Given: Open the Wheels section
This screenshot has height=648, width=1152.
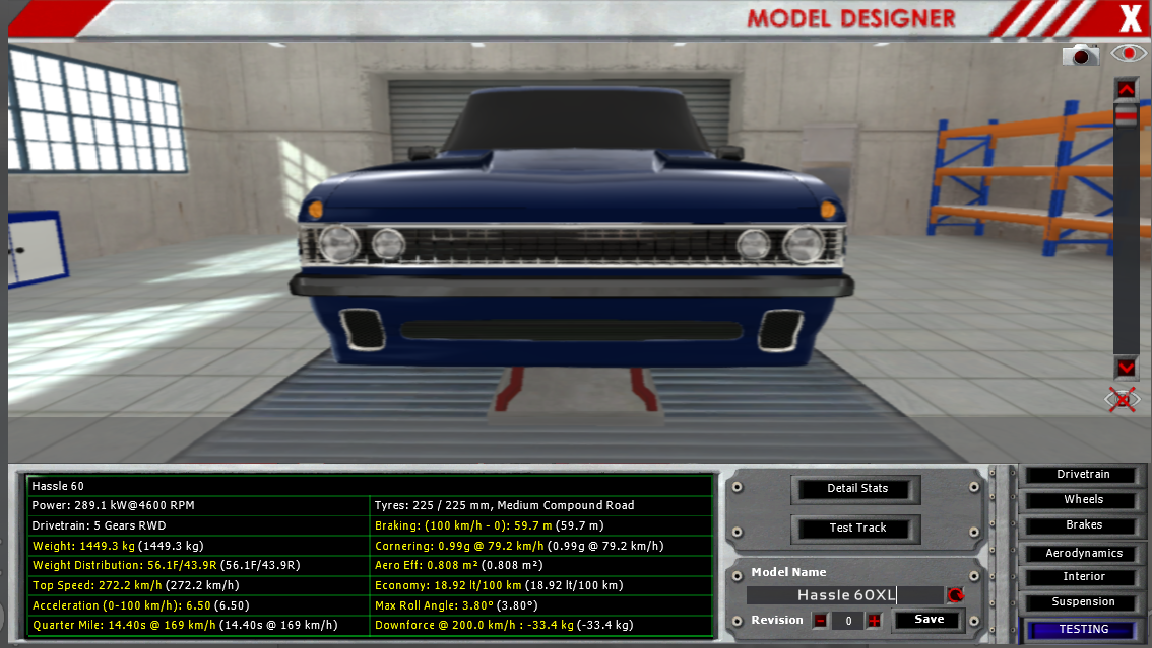Looking at the screenshot, I should (1083, 500).
